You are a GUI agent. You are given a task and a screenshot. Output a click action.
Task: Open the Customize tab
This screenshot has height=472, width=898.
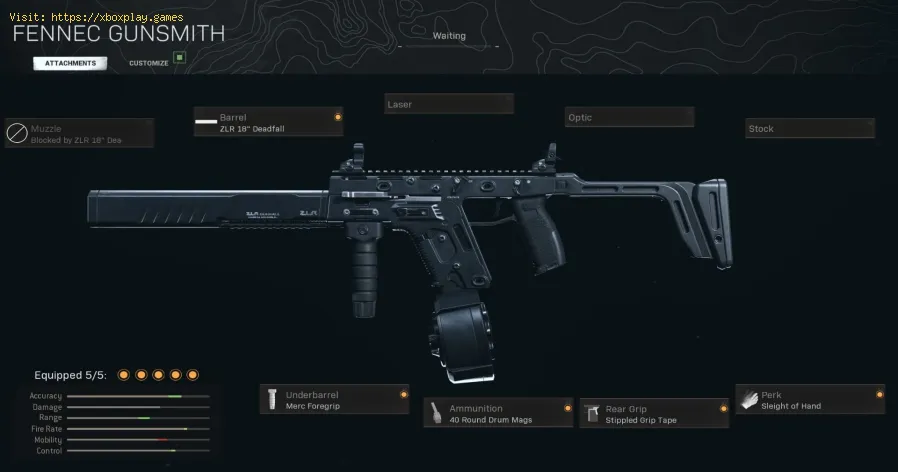pyautogui.click(x=149, y=63)
